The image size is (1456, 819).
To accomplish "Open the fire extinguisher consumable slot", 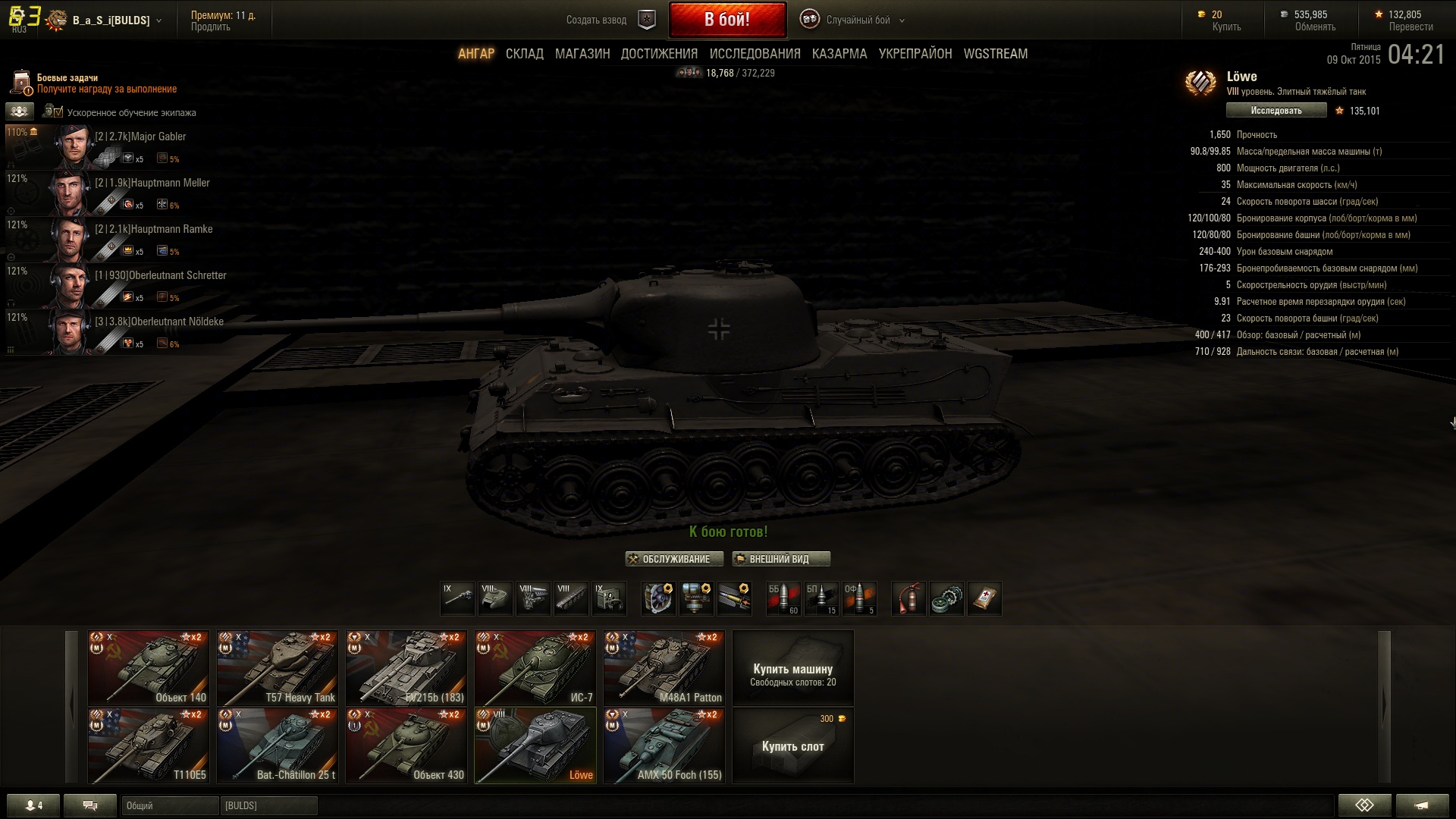I will pyautogui.click(x=908, y=598).
